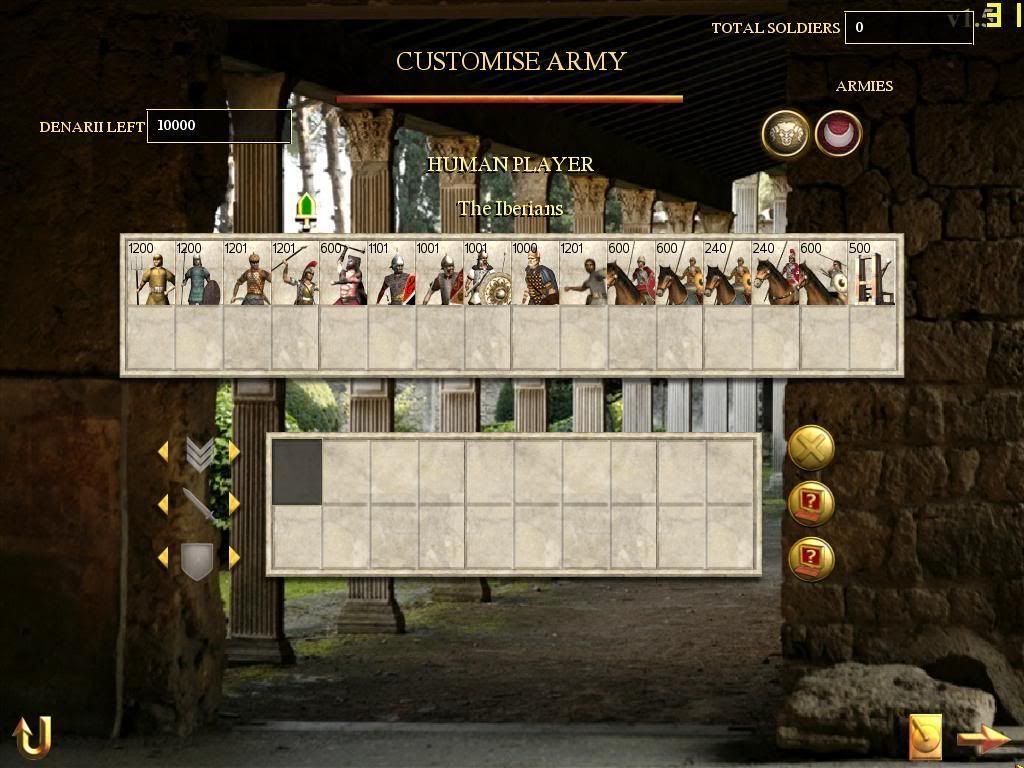
Task: Click the yellow X clear-army button
Action: tap(811, 448)
